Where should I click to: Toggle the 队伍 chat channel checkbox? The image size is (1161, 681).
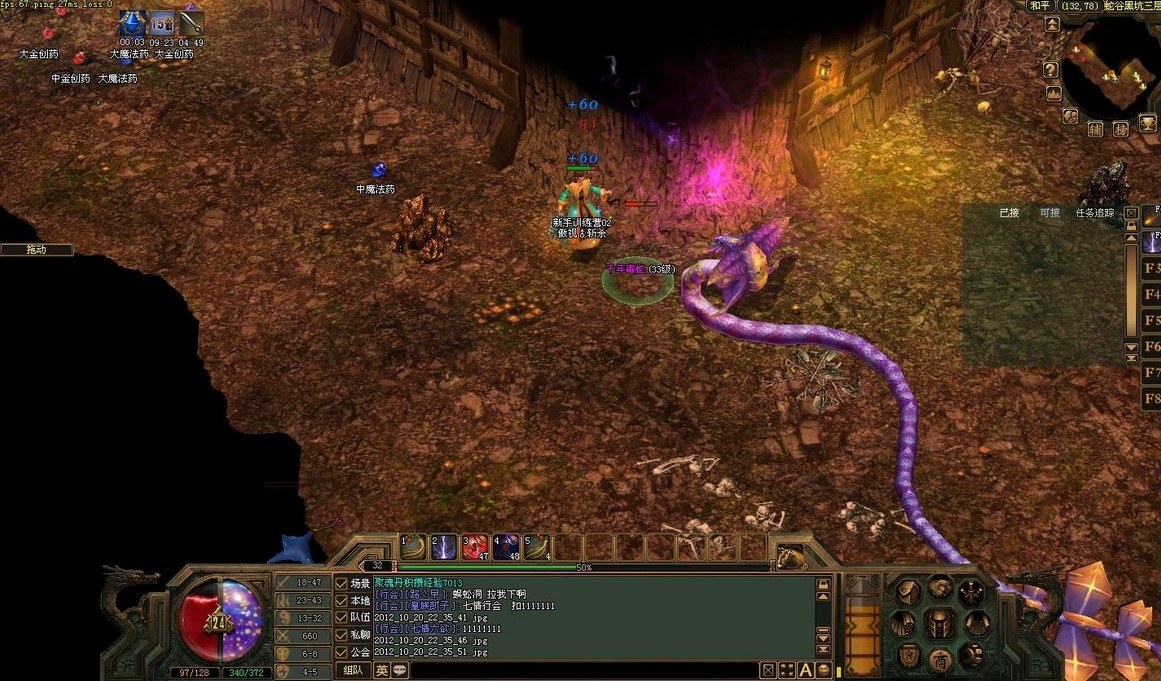pyautogui.click(x=342, y=617)
